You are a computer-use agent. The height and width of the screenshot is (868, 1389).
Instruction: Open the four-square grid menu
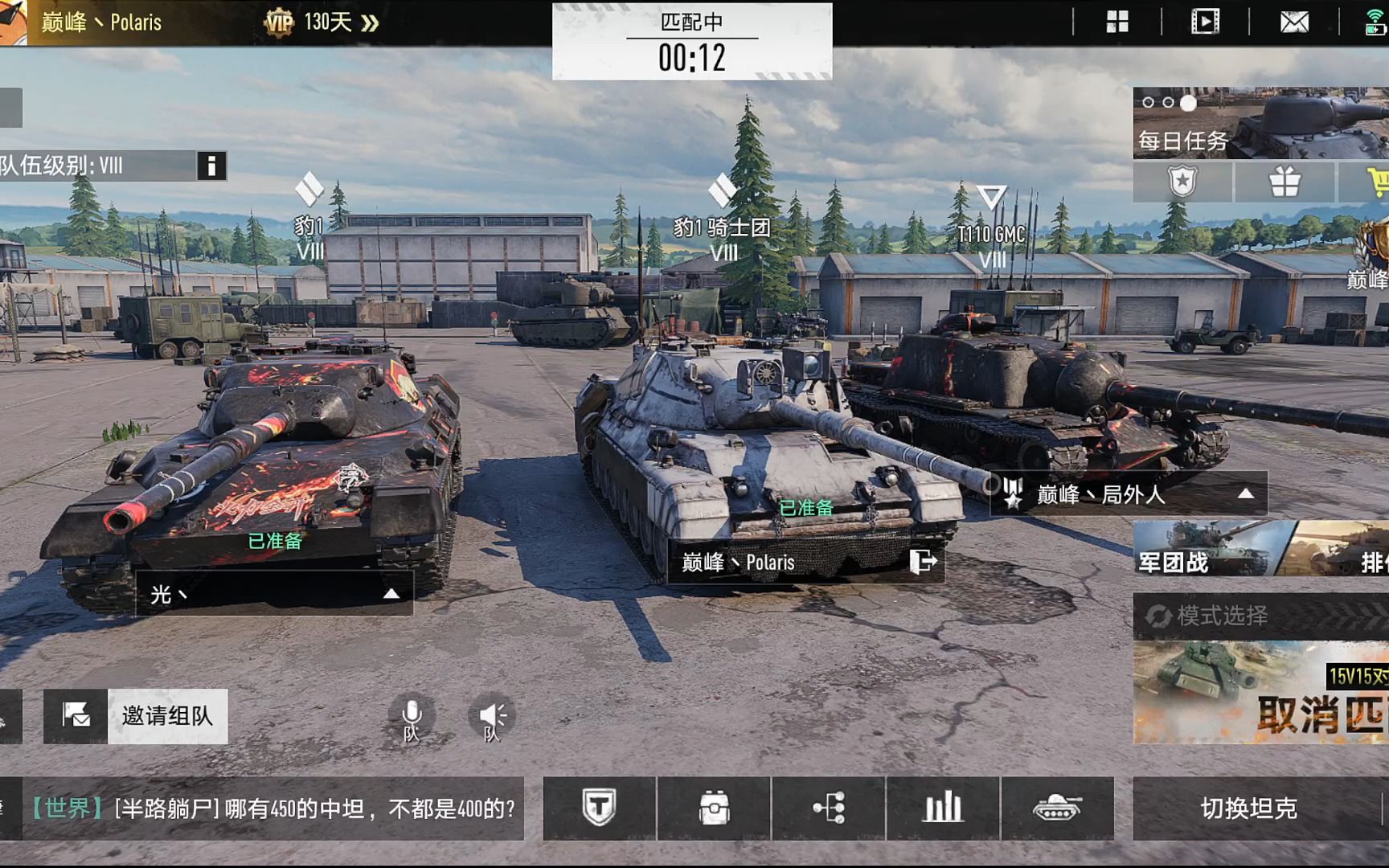(1117, 22)
